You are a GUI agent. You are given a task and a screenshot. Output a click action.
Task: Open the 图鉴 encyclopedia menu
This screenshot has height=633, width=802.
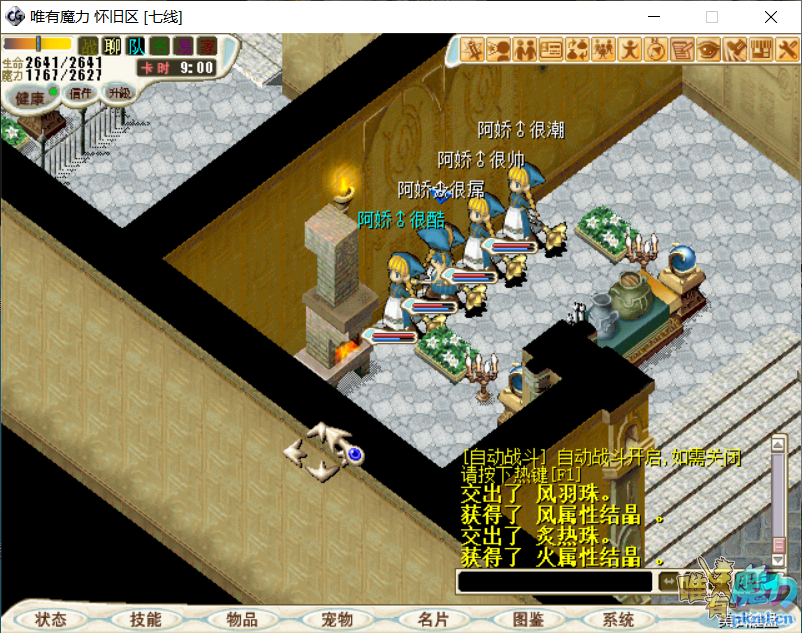click(x=527, y=619)
